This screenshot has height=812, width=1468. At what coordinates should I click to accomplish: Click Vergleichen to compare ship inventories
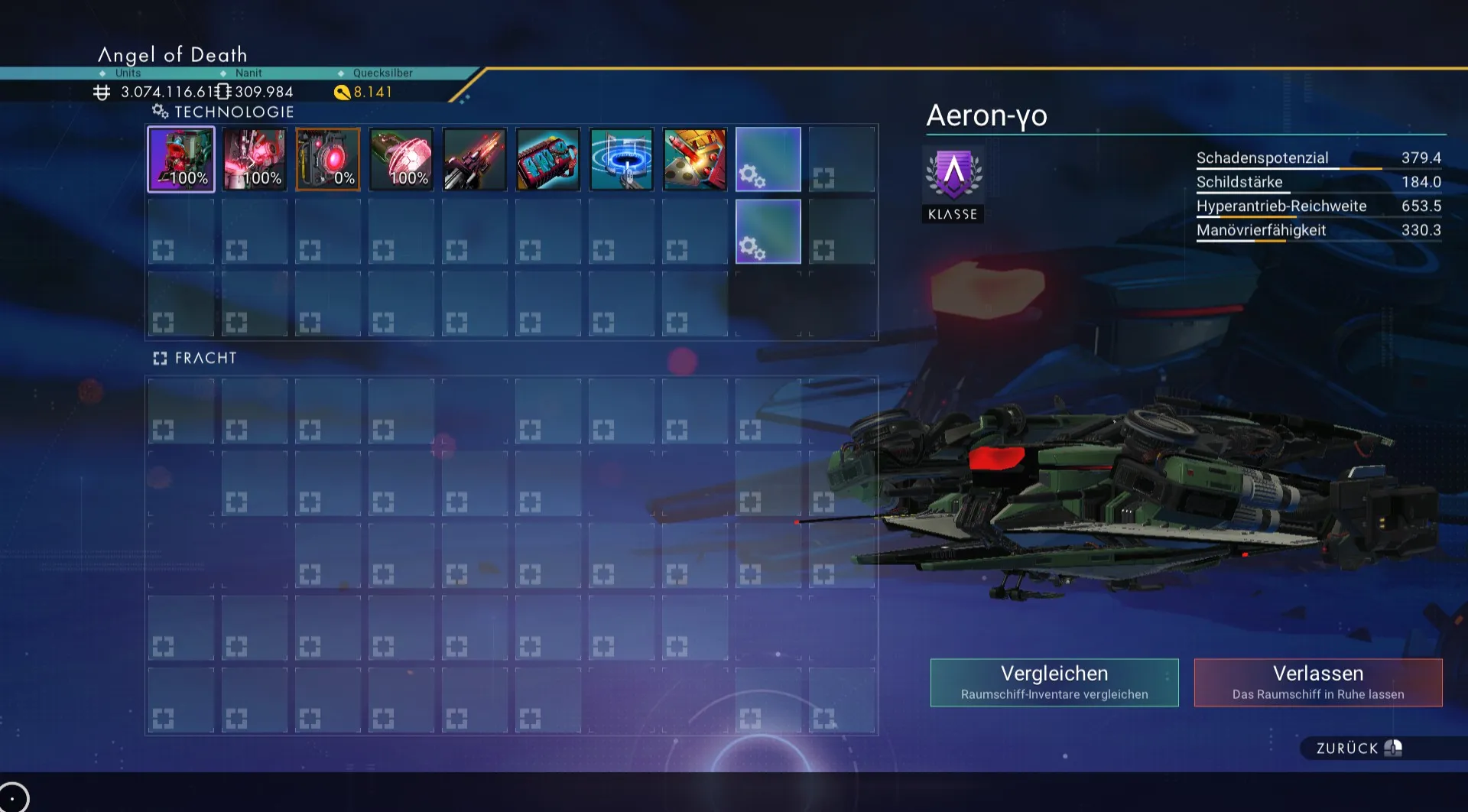[1054, 682]
